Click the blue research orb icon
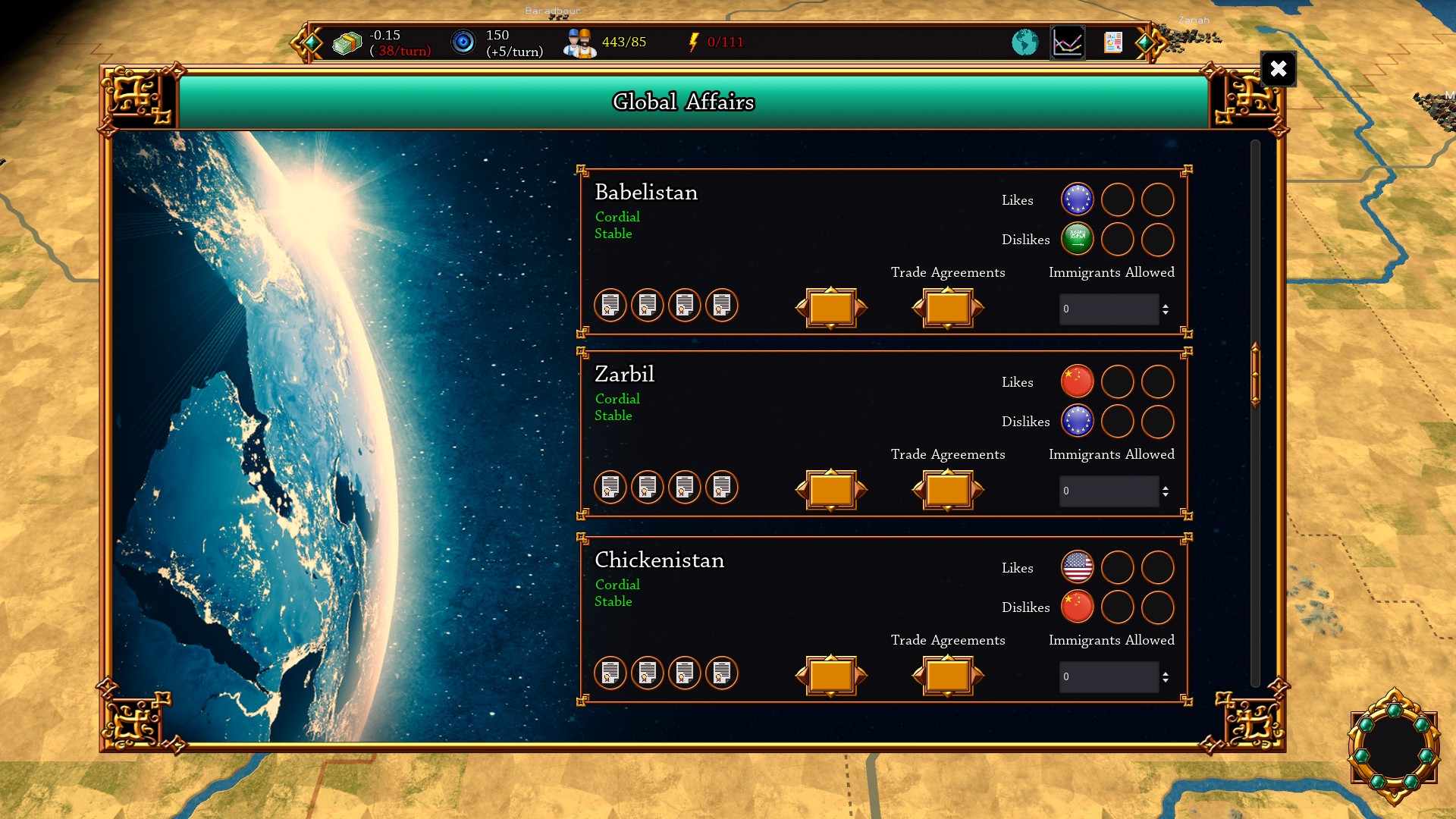This screenshot has height=819, width=1456. [462, 42]
